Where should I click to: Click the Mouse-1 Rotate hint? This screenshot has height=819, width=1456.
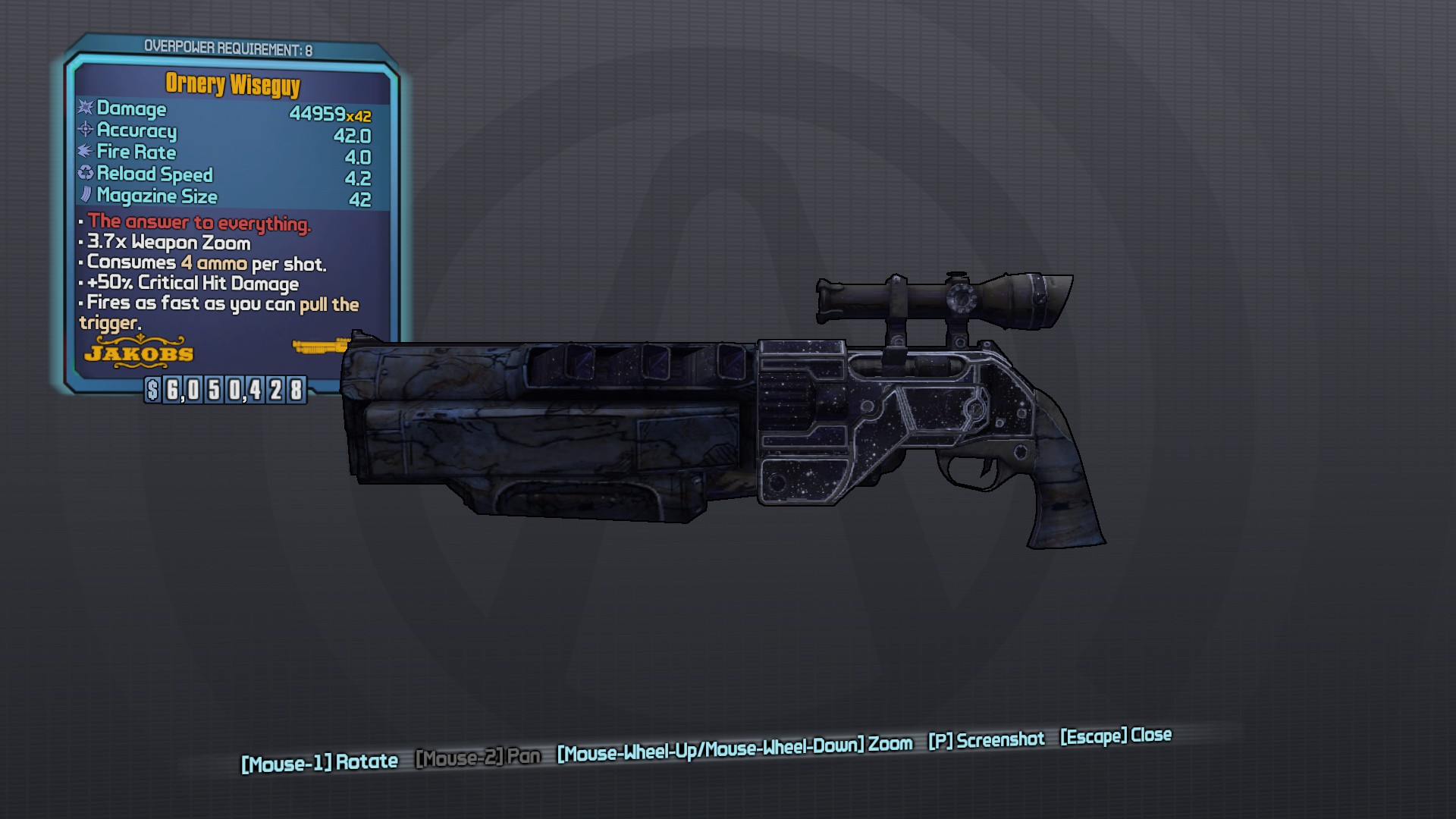point(318,761)
